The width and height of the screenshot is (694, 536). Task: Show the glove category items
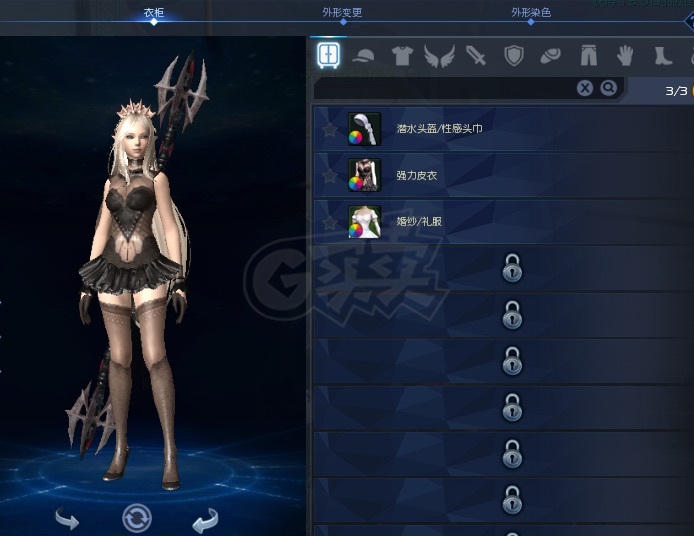pos(625,55)
